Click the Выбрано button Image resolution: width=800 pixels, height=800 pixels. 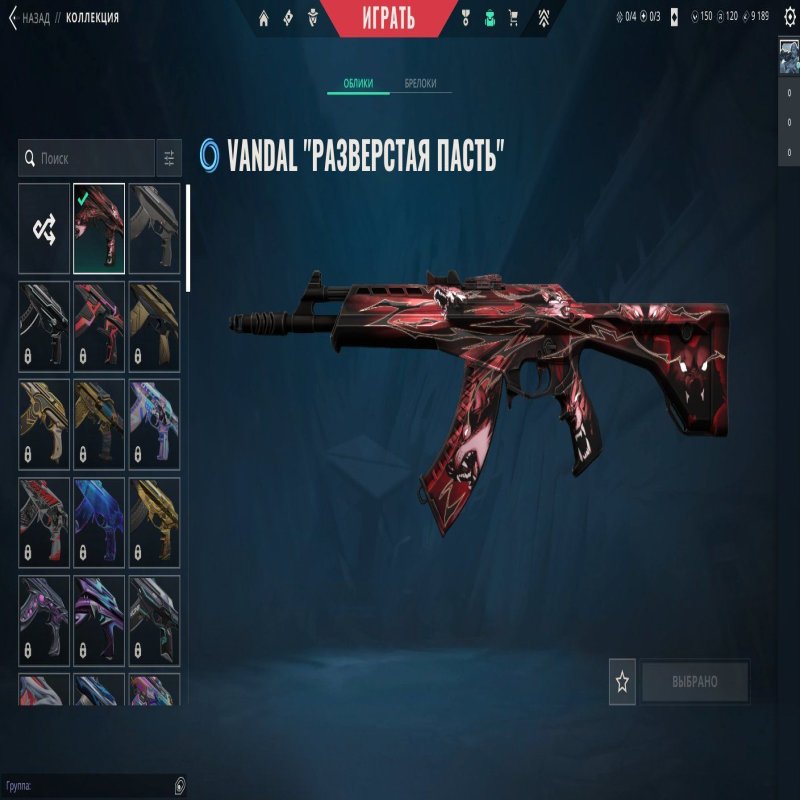(x=695, y=682)
